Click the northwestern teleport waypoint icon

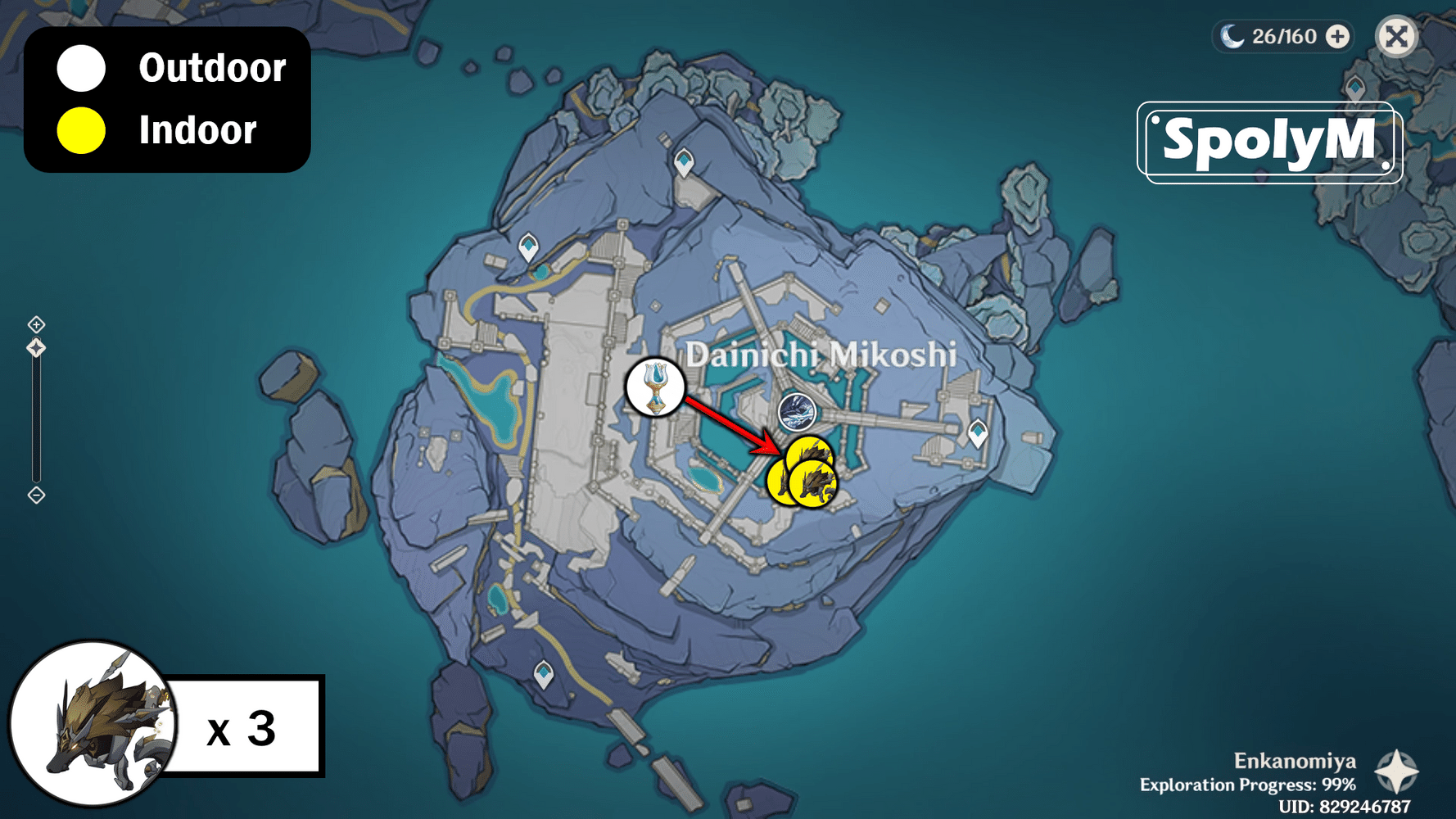point(528,246)
